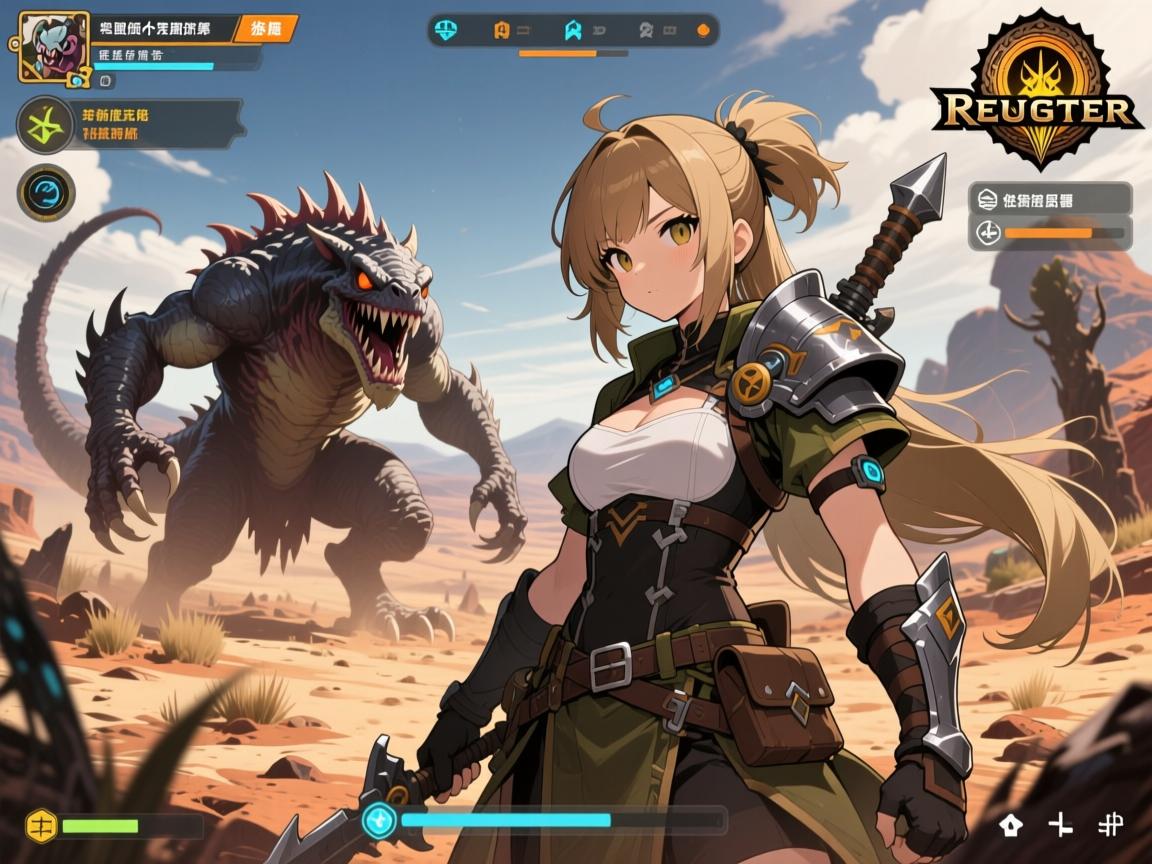1152x864 pixels.
Task: Click the grey skull icon in top bar
Action: tap(647, 30)
